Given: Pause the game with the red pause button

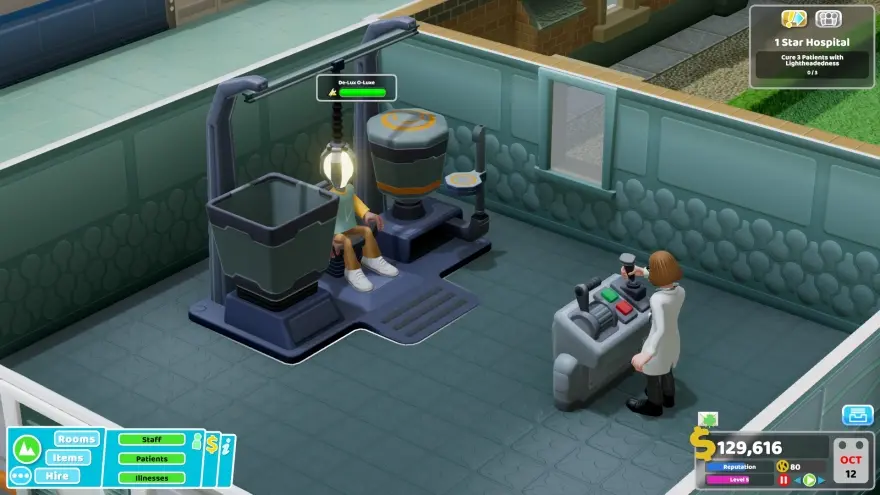Looking at the screenshot, I should tap(784, 479).
